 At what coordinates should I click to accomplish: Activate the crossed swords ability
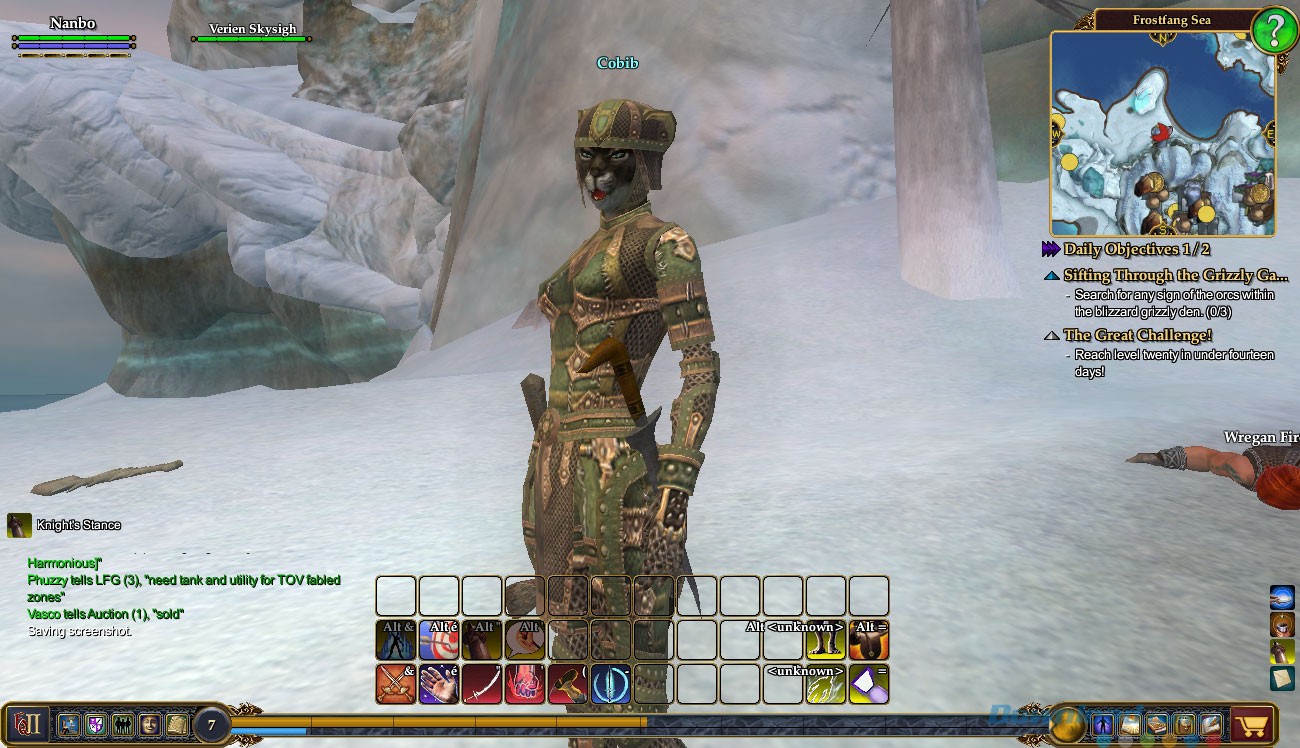tap(395, 684)
